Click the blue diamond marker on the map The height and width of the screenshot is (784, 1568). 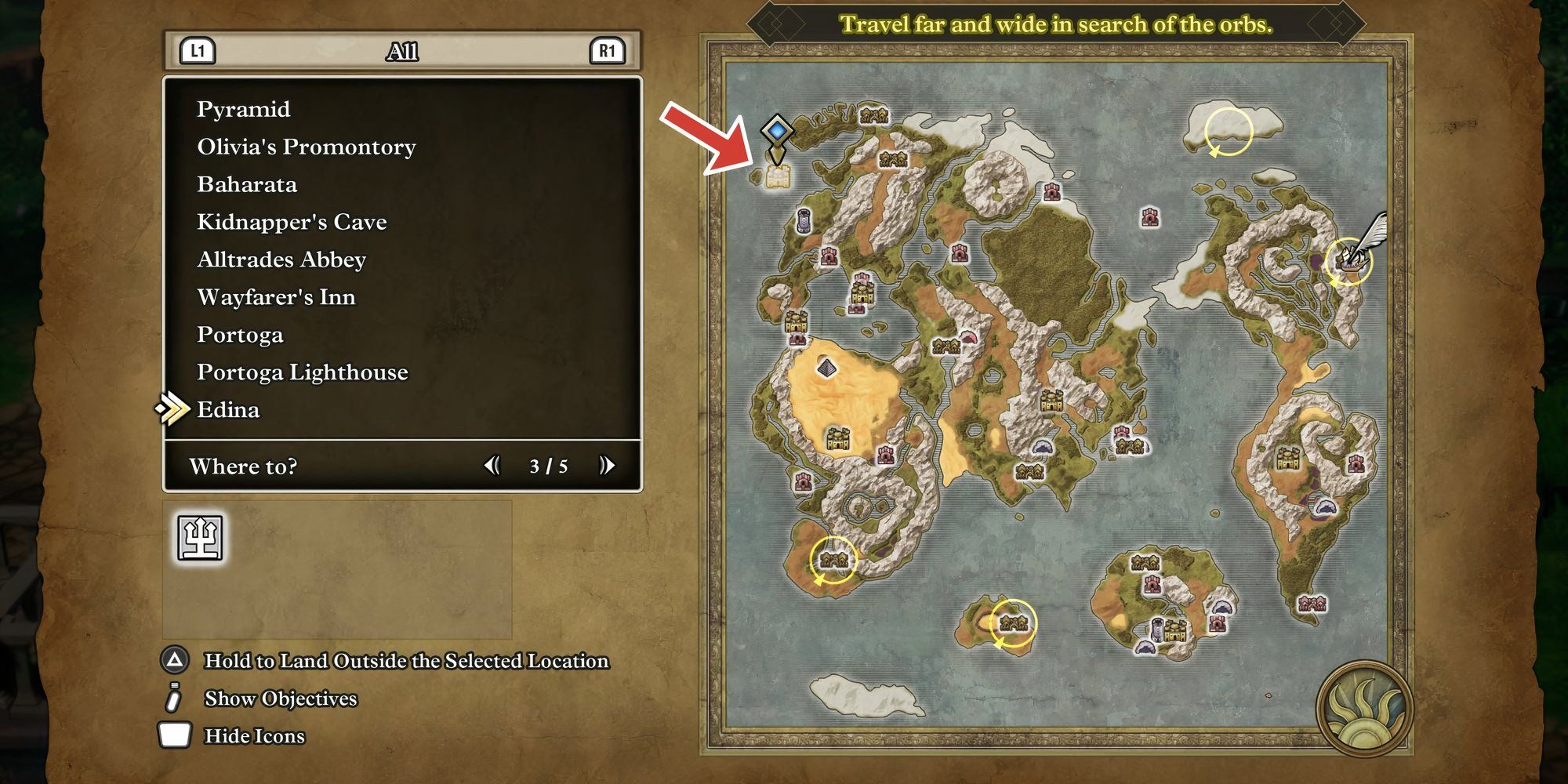[x=776, y=129]
